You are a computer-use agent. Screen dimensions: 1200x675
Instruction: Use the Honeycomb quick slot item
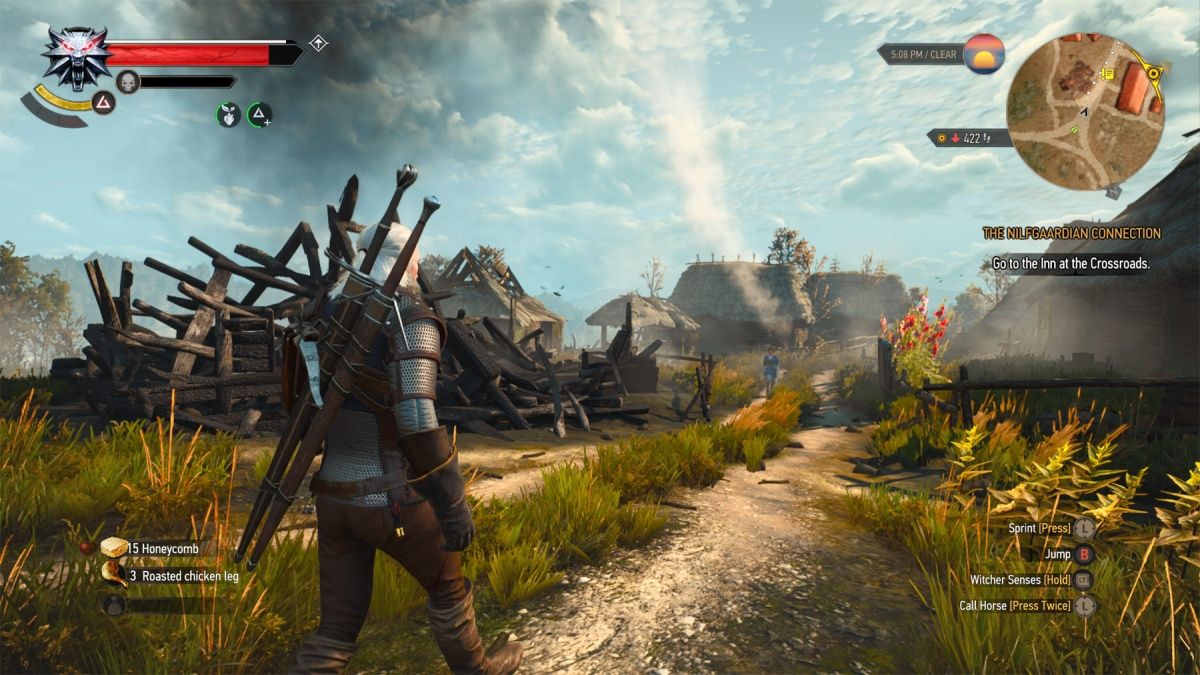point(115,548)
